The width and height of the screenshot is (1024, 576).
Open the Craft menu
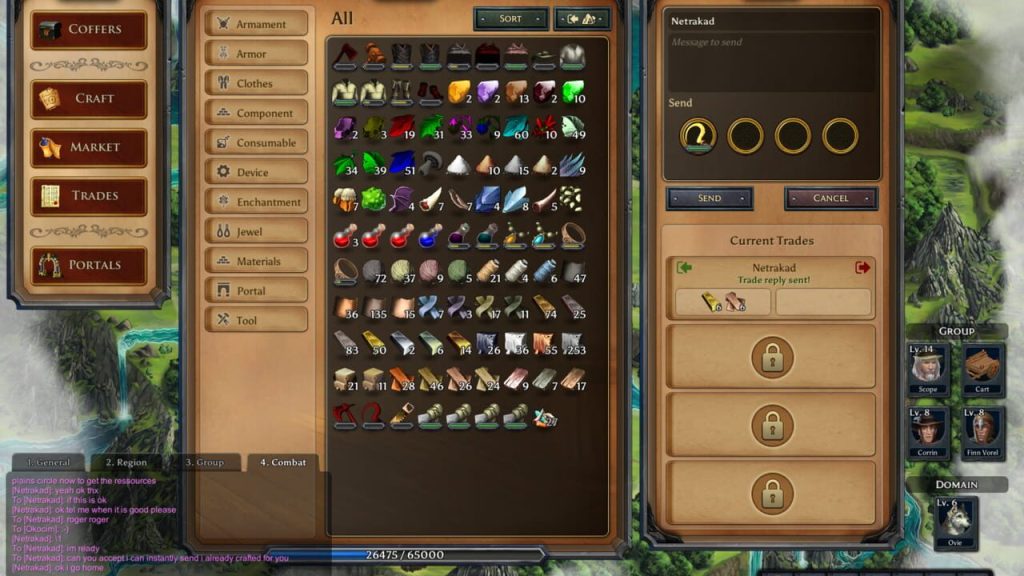click(x=88, y=99)
